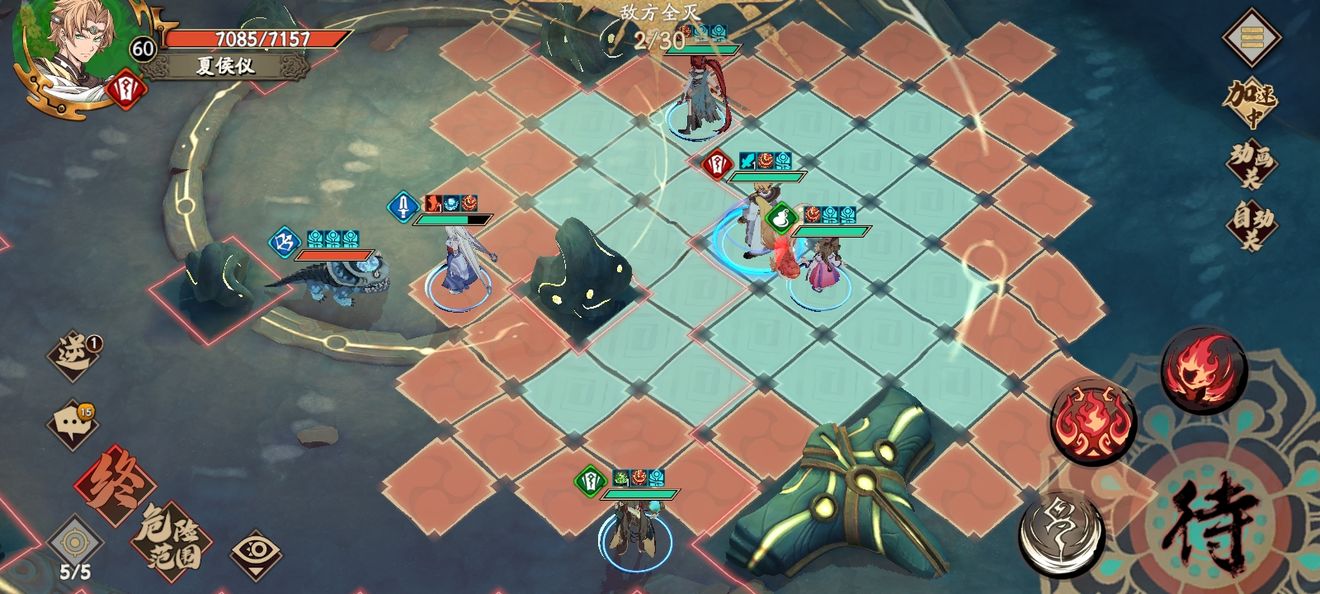
Task: Toggle the 自动关 auto-battle setting
Action: coord(1252,225)
